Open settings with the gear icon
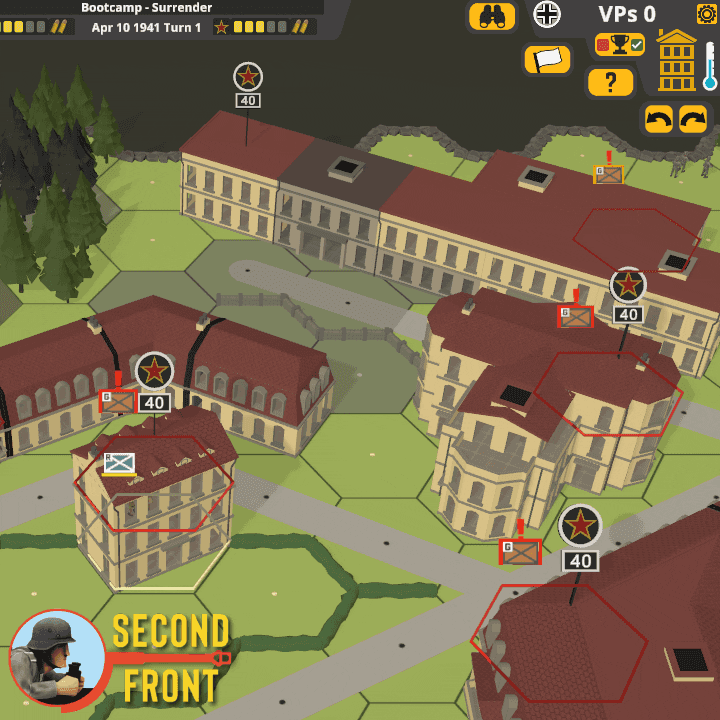720x720 pixels. tap(706, 14)
